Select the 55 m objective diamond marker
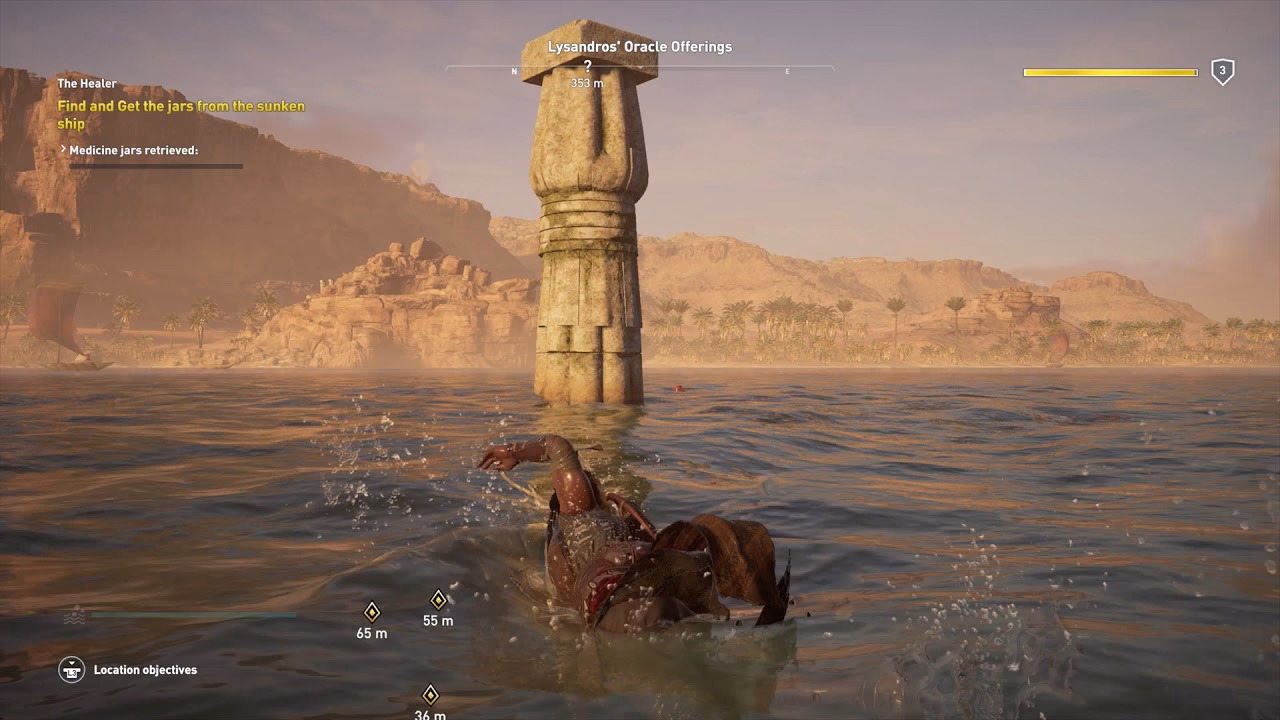 (x=437, y=600)
